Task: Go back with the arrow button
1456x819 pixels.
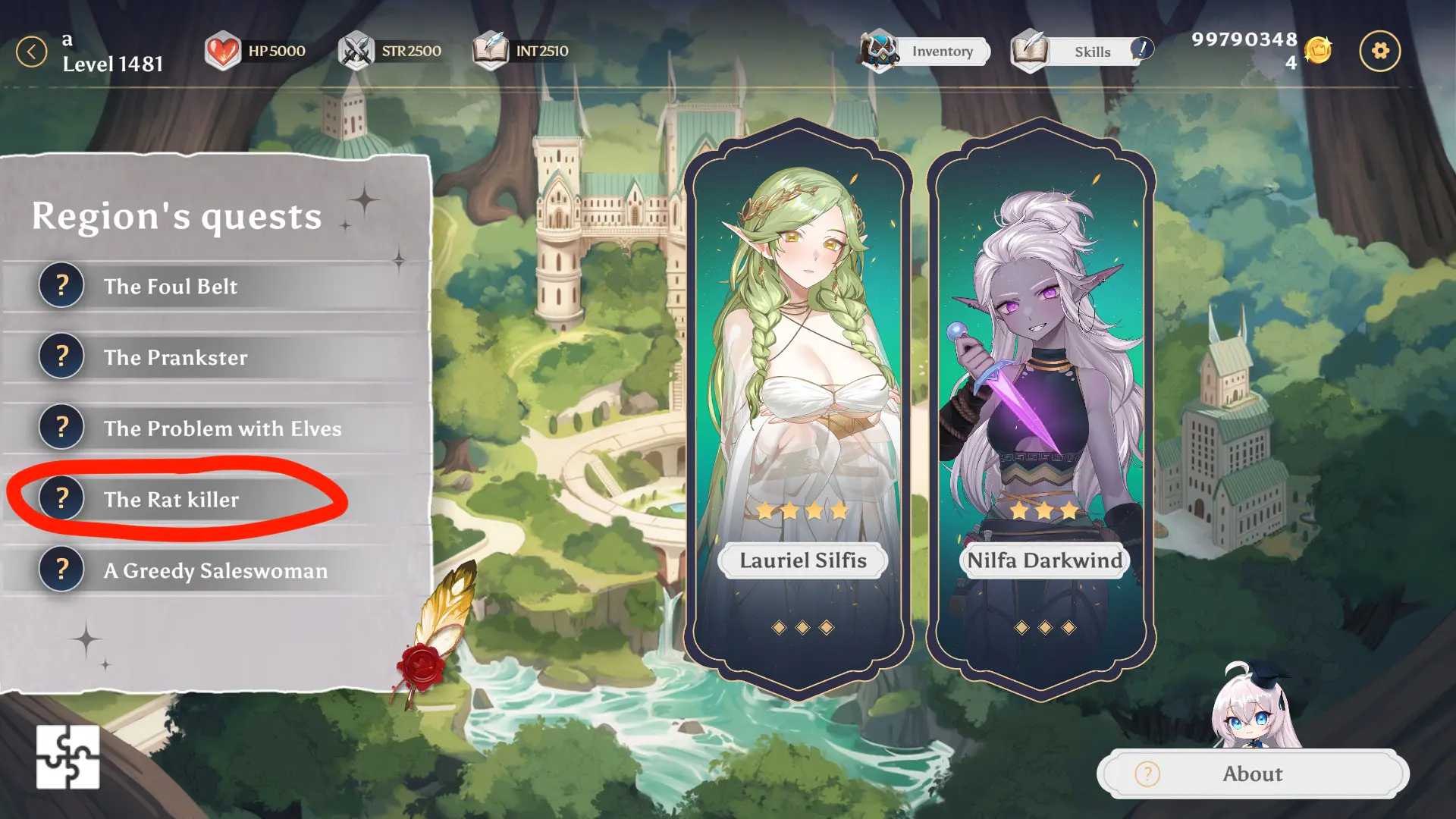Action: 32,52
